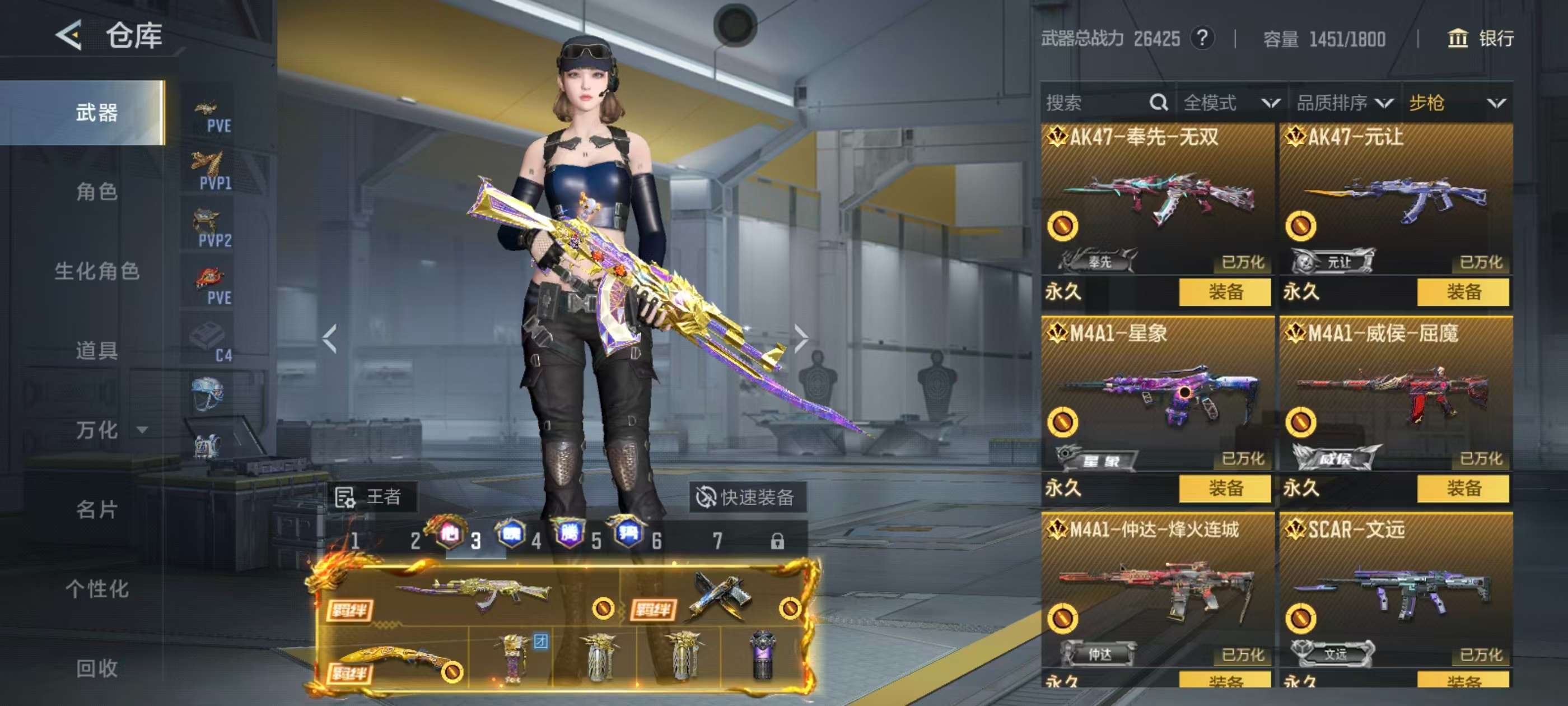Screen dimensions: 1568x706
Task: Open the 名片 section
Action: coord(97,509)
